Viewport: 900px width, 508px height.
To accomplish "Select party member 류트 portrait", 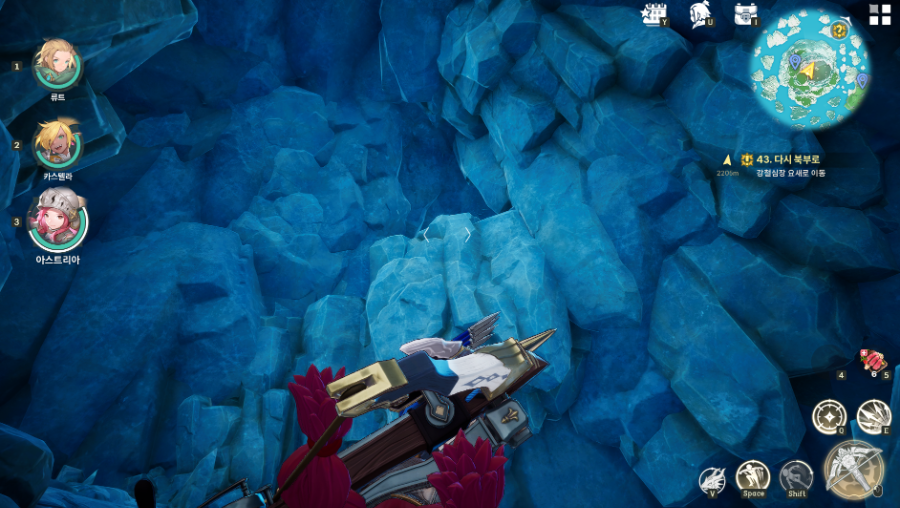I will (58, 64).
